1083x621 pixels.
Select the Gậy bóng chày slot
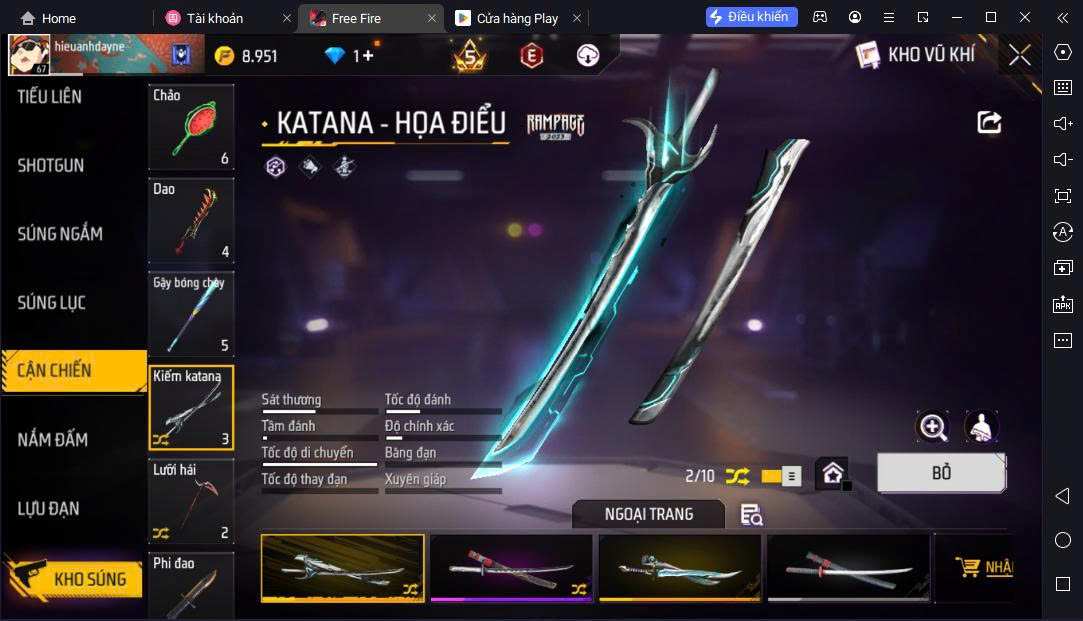click(x=191, y=314)
